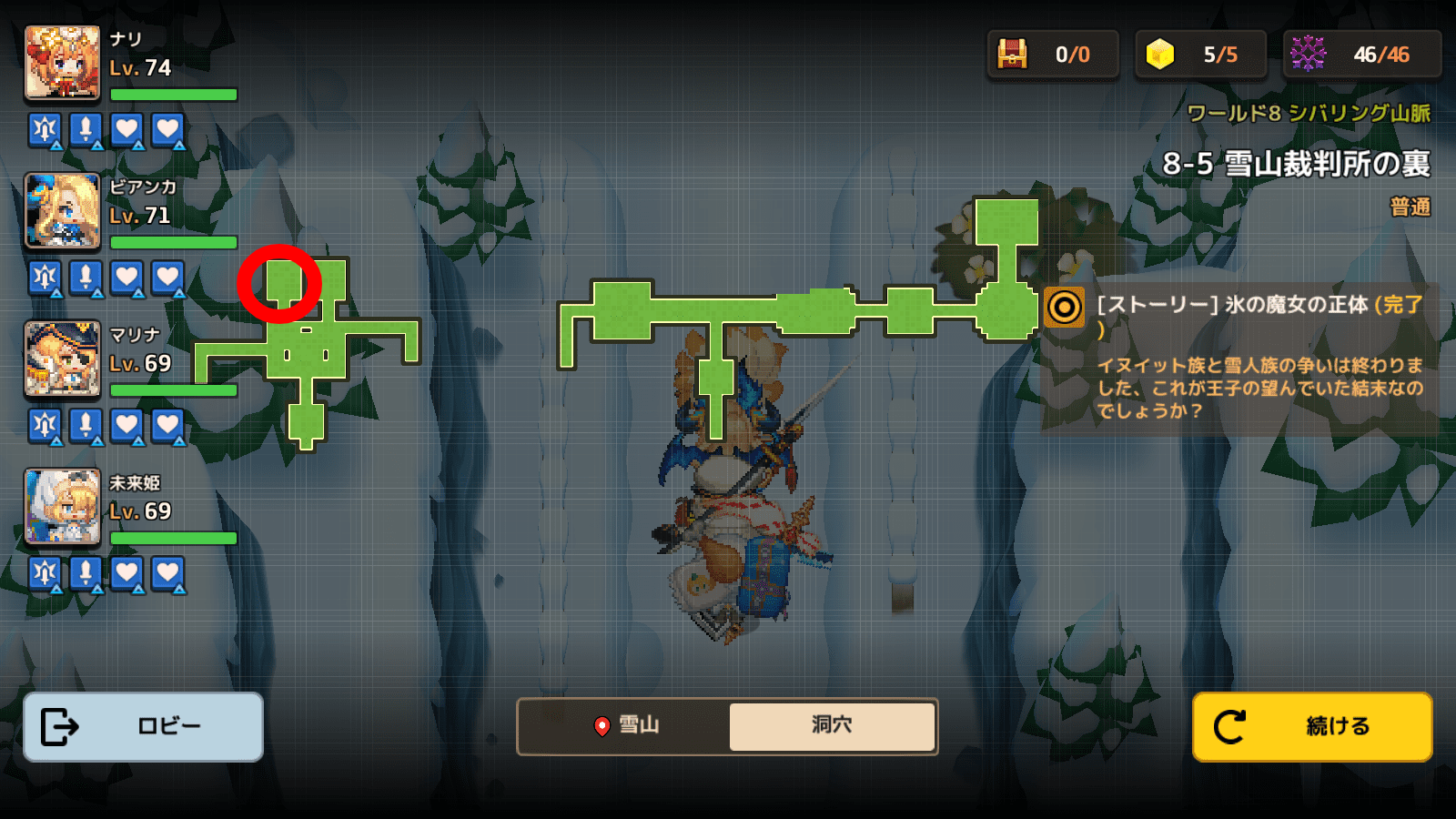Select マリナ's character portrait

click(62, 359)
